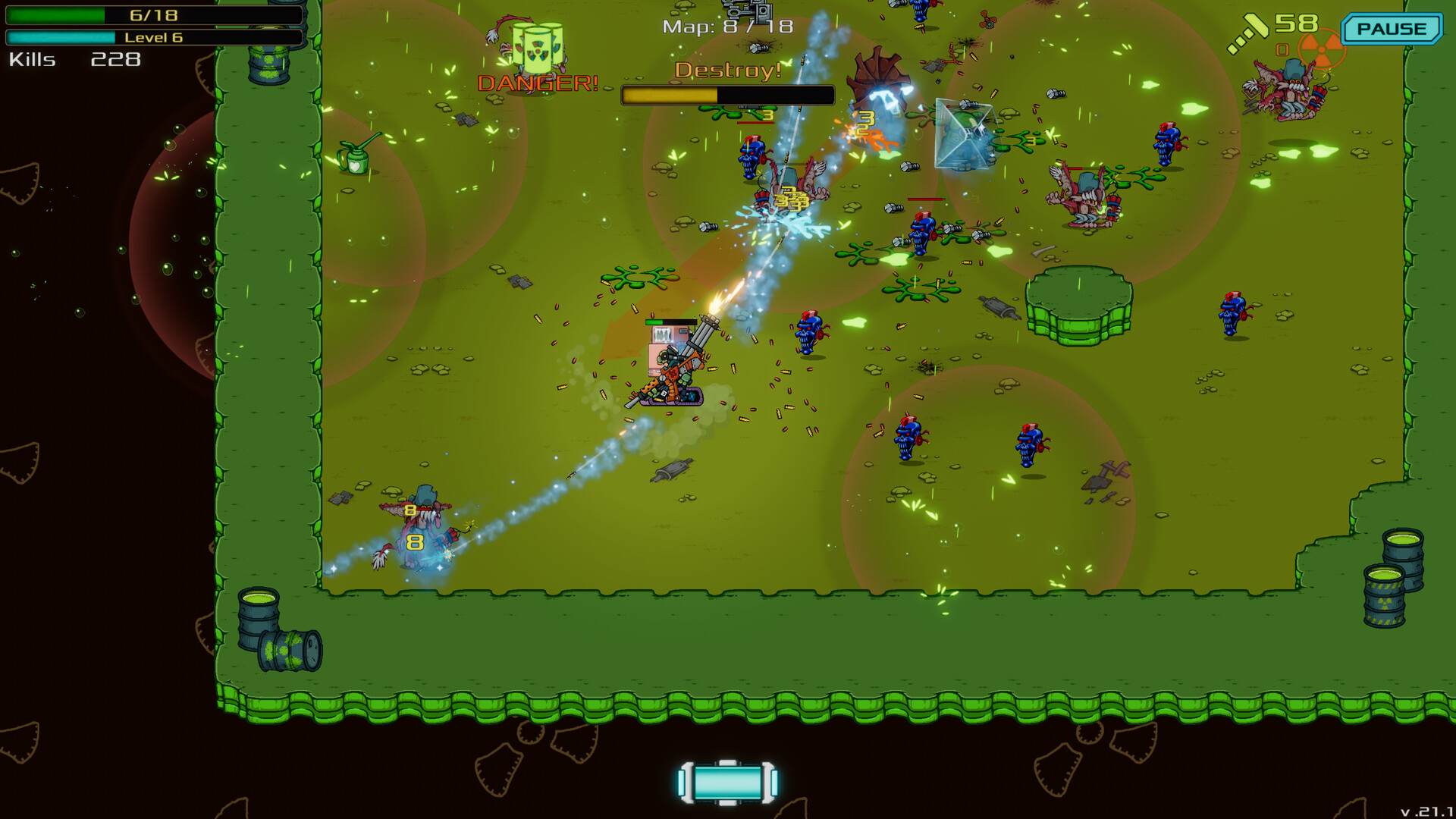Click the Destroy! objective heading
Viewport: 1456px width, 819px height.
pos(730,69)
